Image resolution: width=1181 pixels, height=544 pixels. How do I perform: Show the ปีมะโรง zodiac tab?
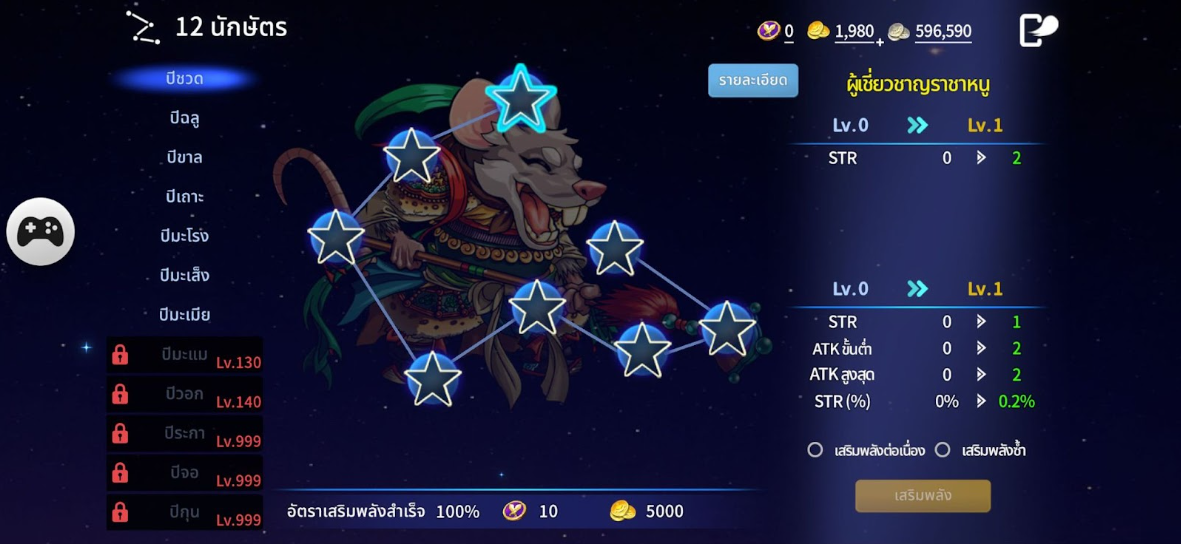(184, 236)
